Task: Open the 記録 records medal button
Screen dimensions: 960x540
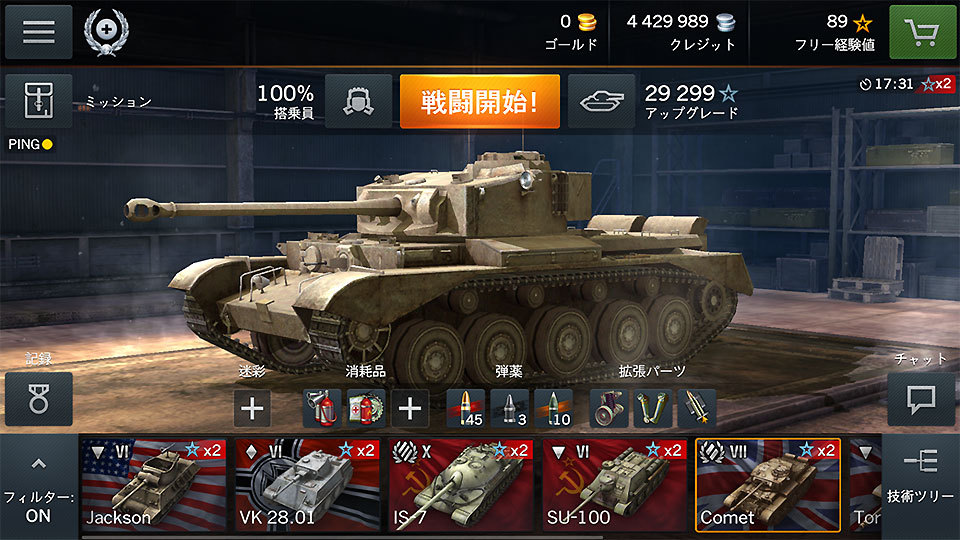Action: click(x=39, y=398)
